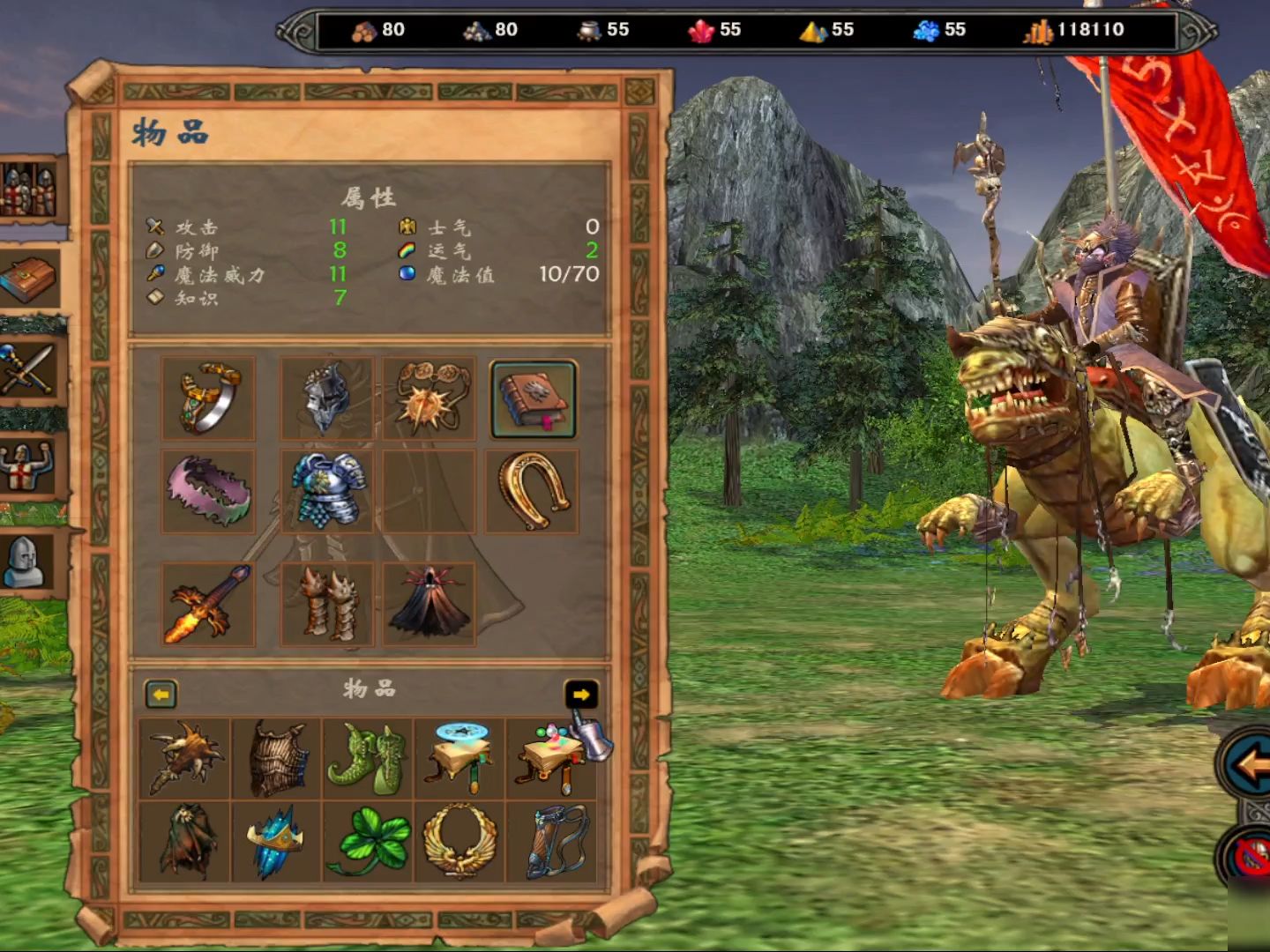Viewport: 1270px width, 952px height.
Task: Open the spellbook slot
Action: [x=534, y=398]
